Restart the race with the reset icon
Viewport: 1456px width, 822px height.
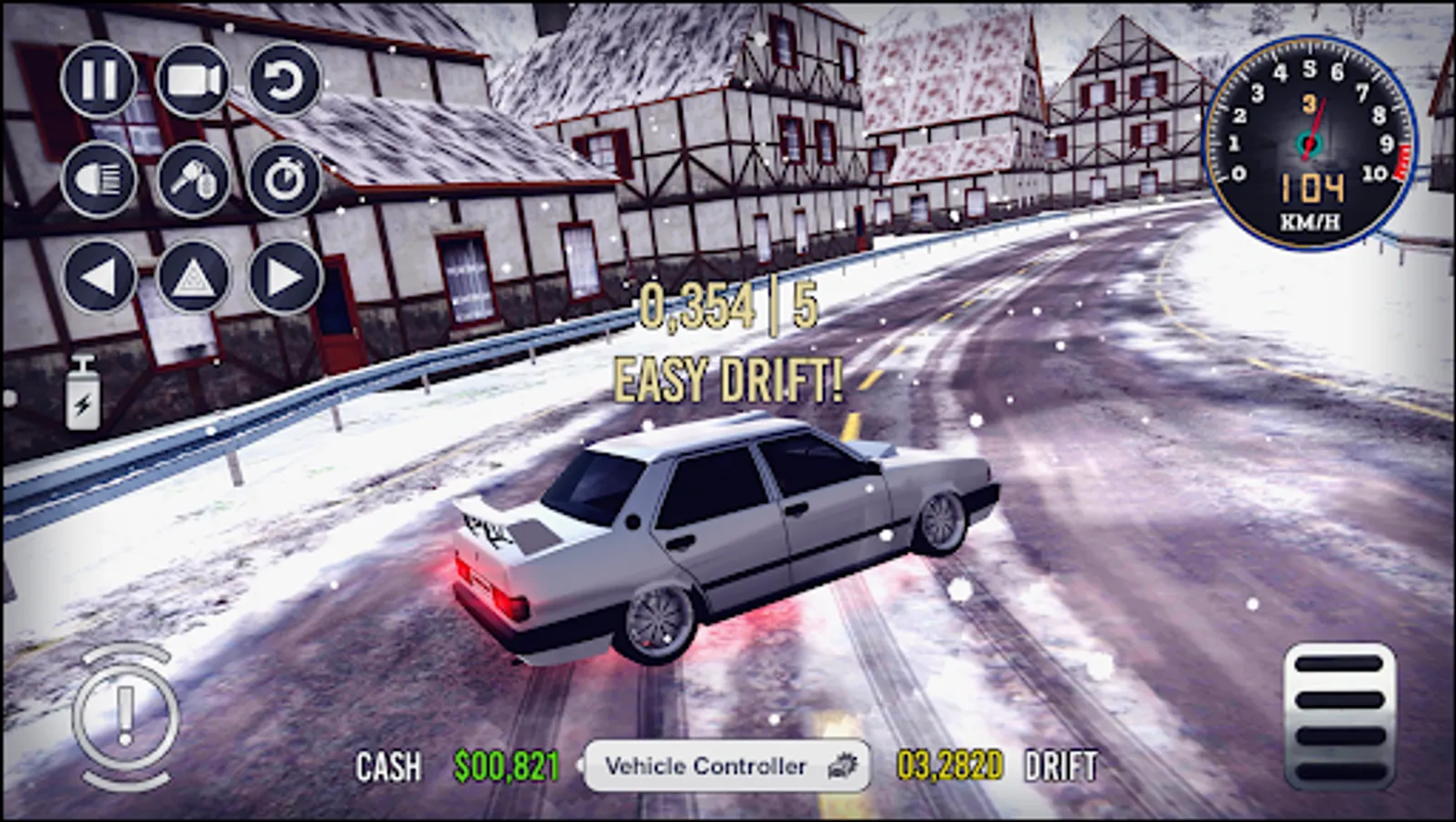(284, 80)
